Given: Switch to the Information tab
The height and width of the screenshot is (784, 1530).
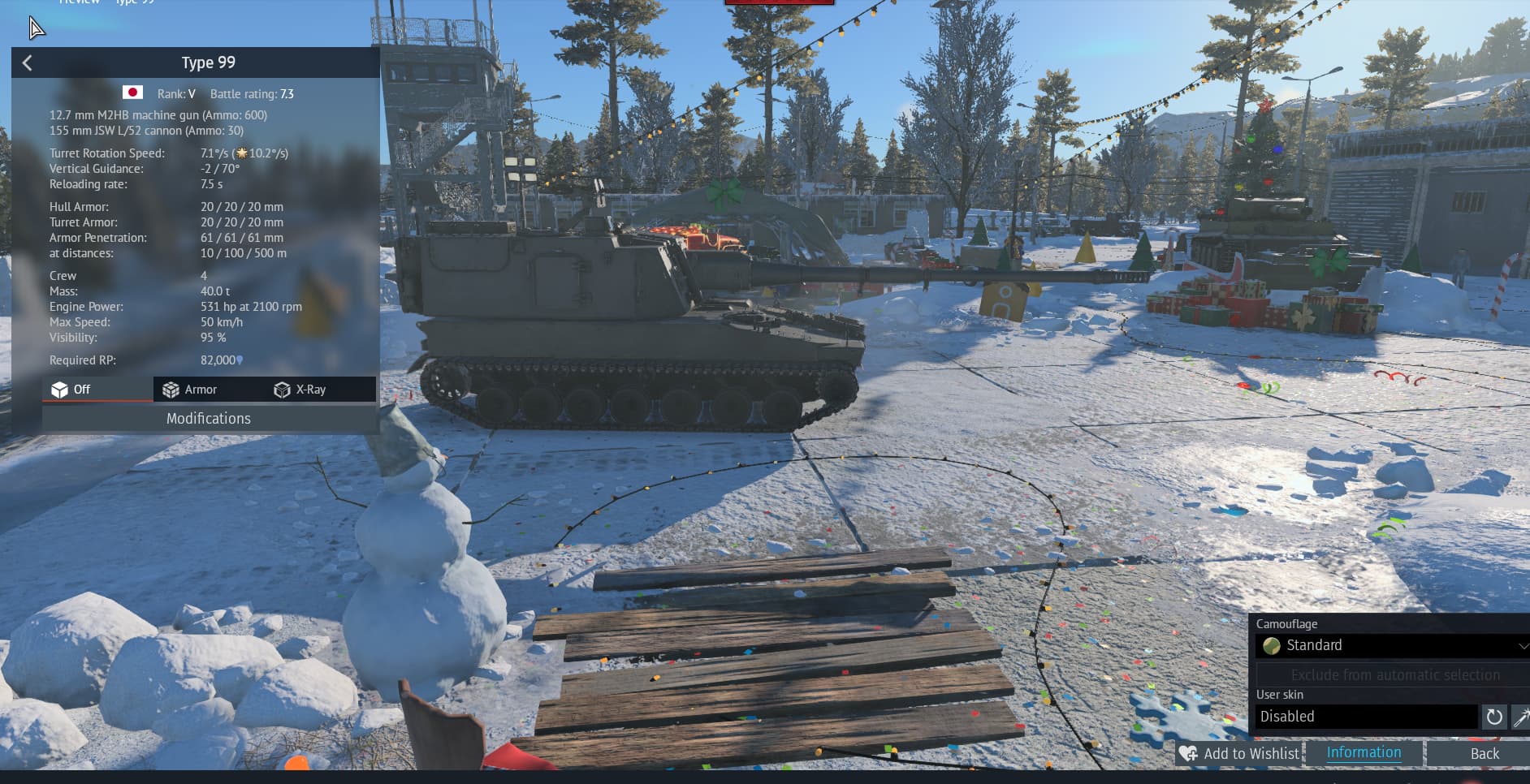Looking at the screenshot, I should 1363,753.
